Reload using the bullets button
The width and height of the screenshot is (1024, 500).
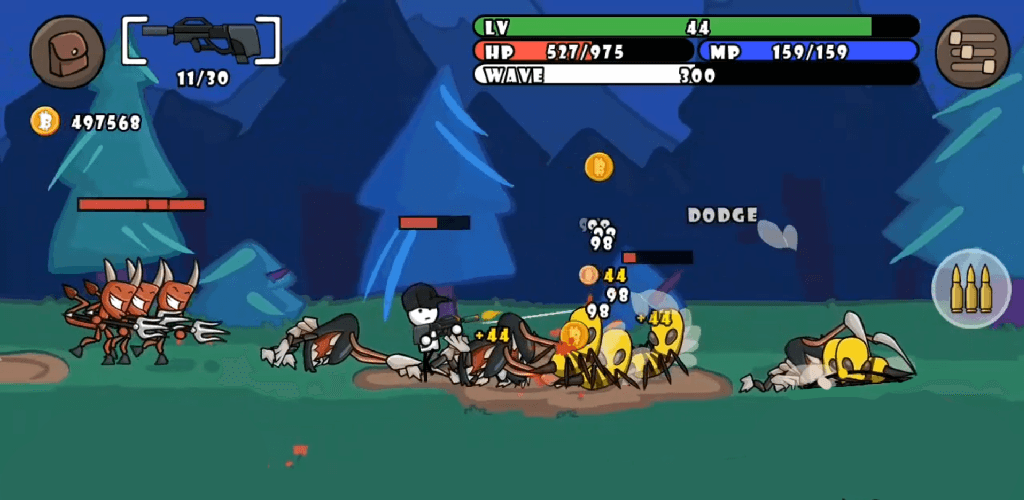(x=970, y=288)
